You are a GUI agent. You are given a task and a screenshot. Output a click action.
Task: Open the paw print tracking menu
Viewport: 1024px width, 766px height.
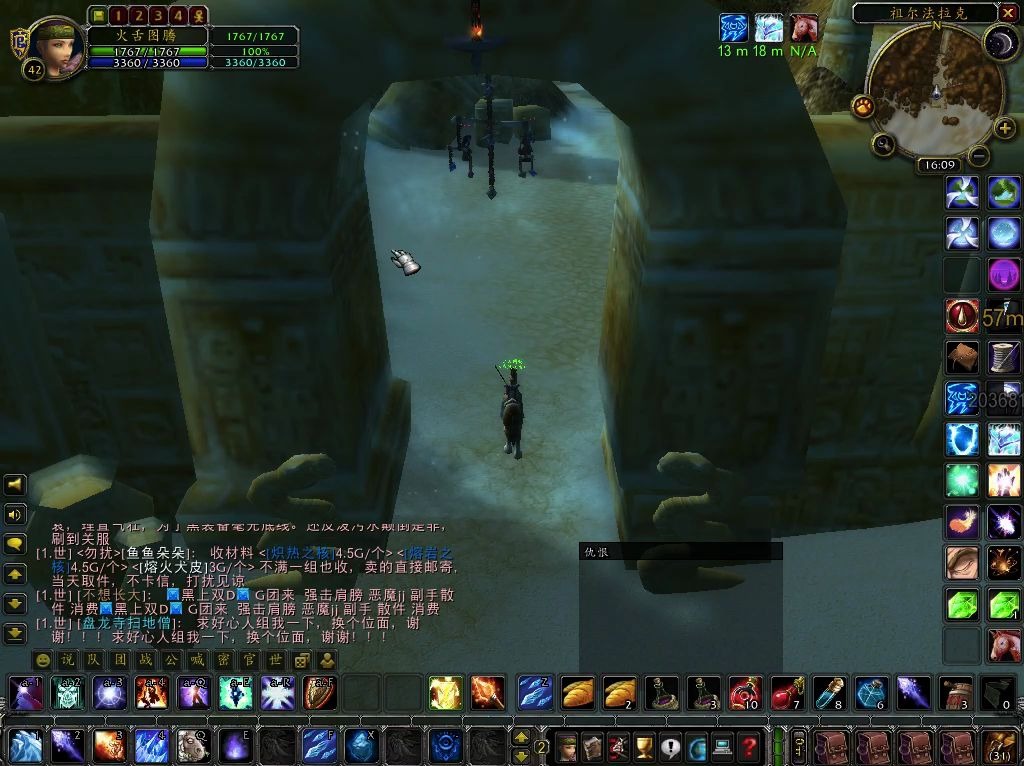pyautogui.click(x=863, y=106)
